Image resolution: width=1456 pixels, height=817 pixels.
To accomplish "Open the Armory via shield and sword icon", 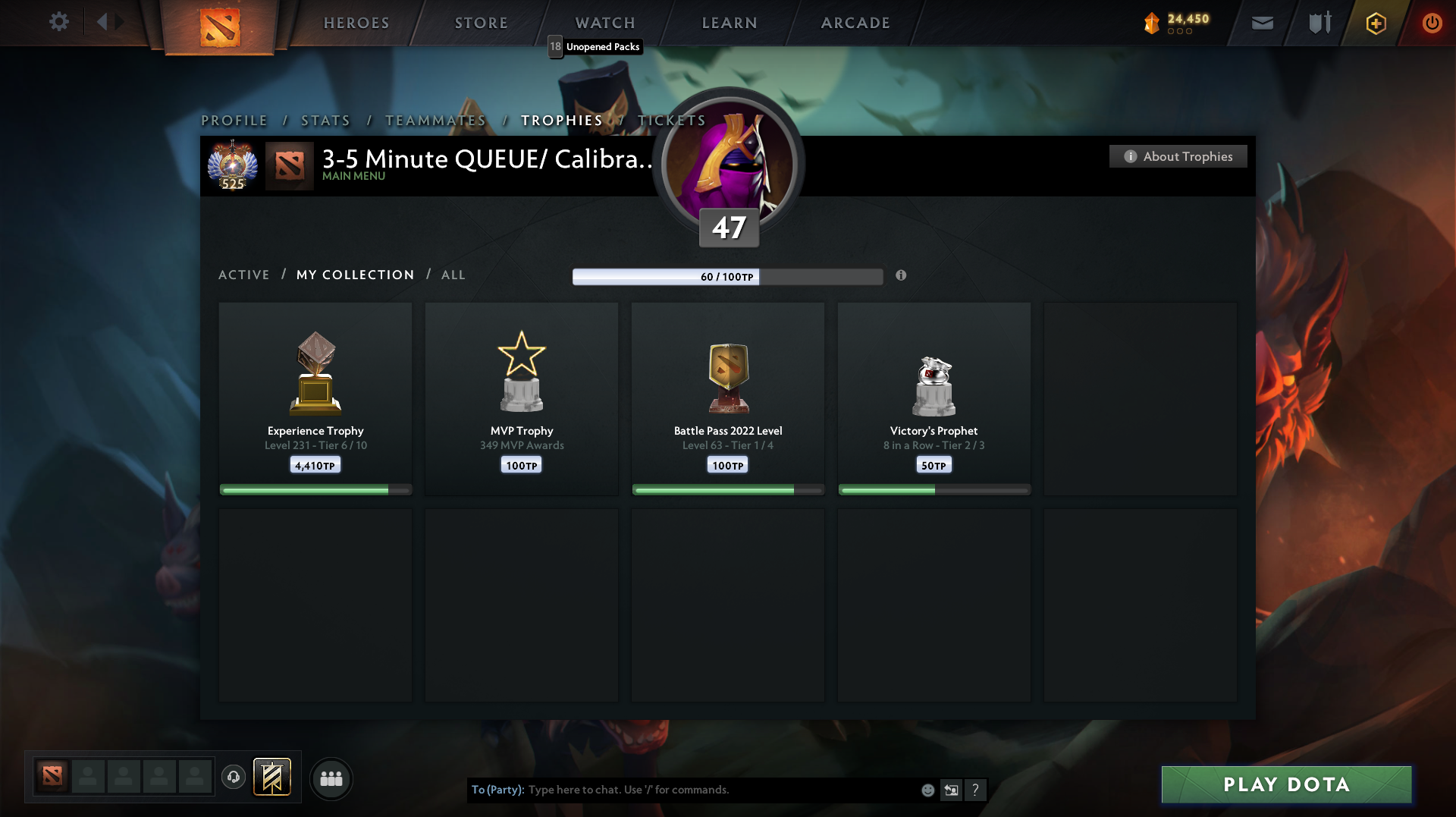I will (x=1318, y=23).
